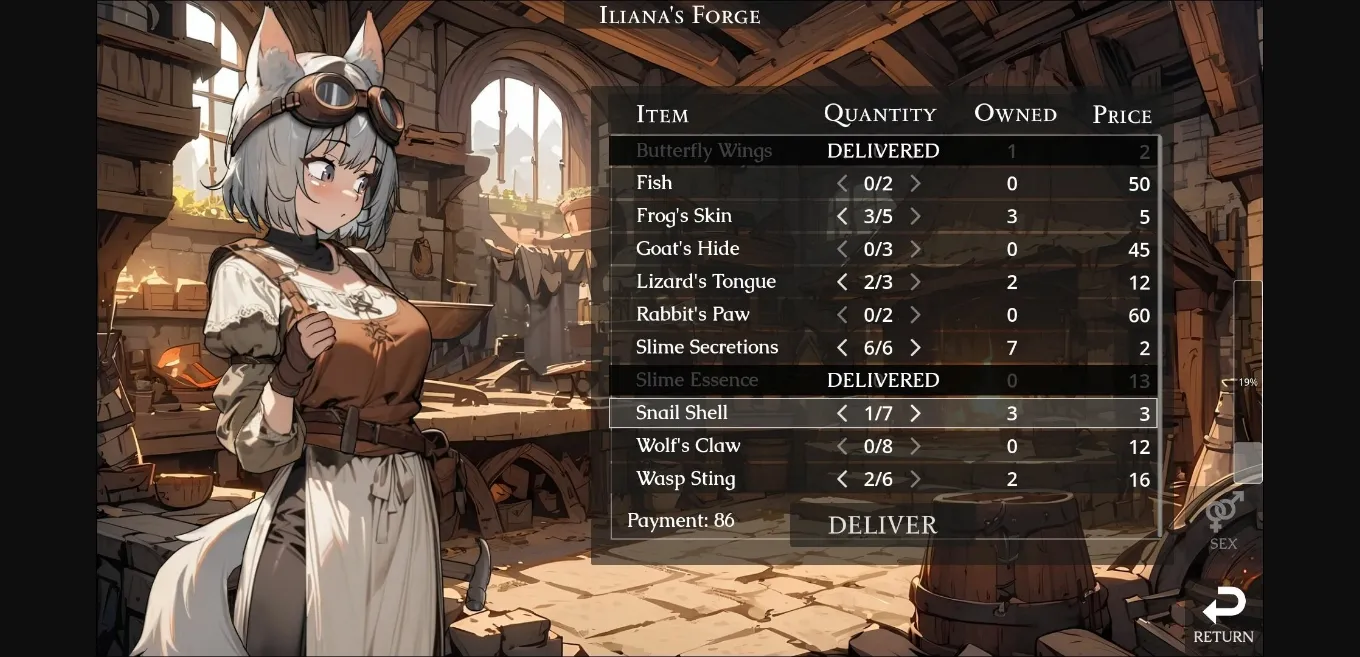This screenshot has height=657, width=1360.
Task: Increase Snail Shell delivery quantity
Action: (x=915, y=414)
